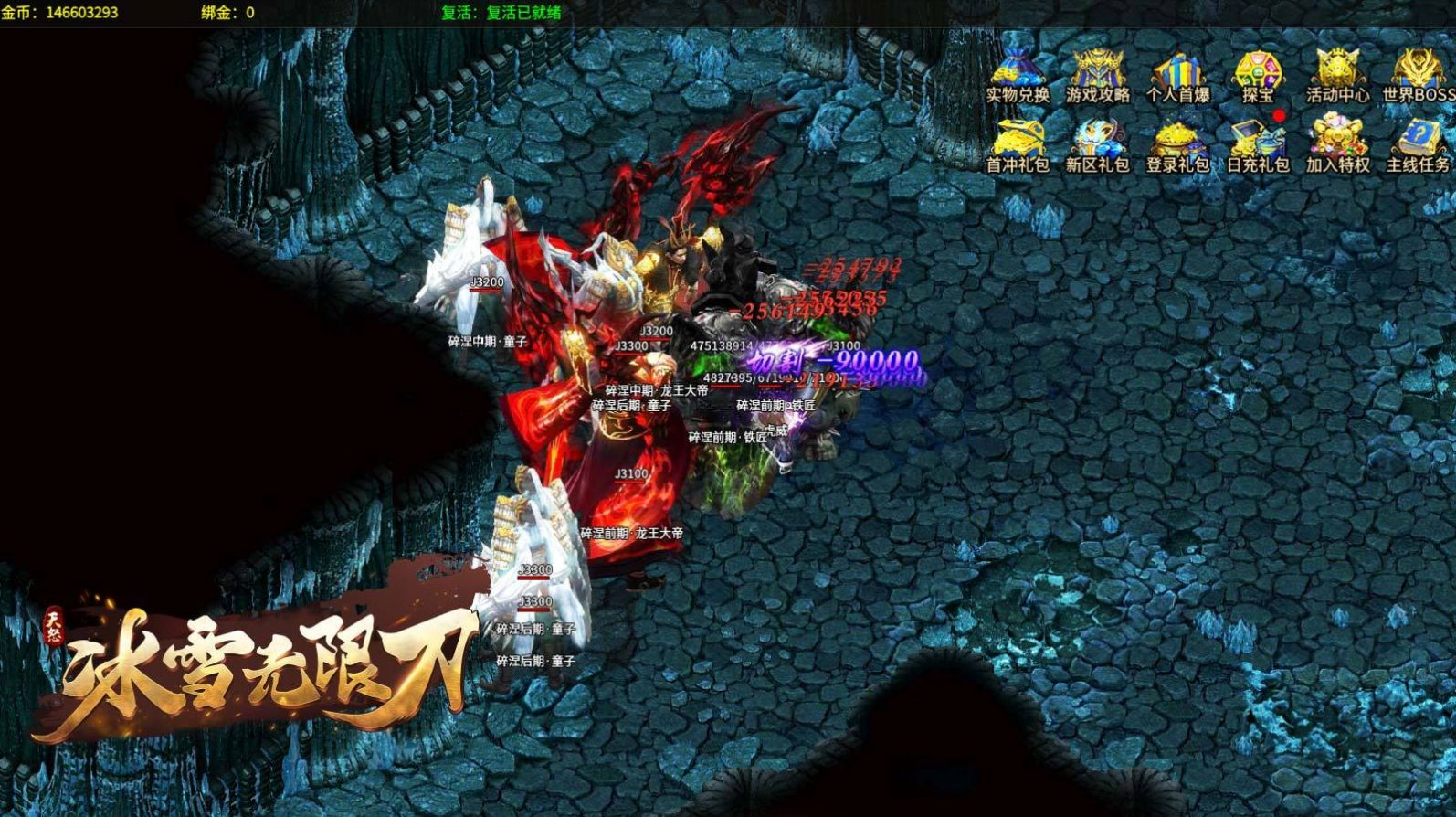Click the 加入特权 privilege icon
This screenshot has height=817, width=1456.
pos(1337,143)
